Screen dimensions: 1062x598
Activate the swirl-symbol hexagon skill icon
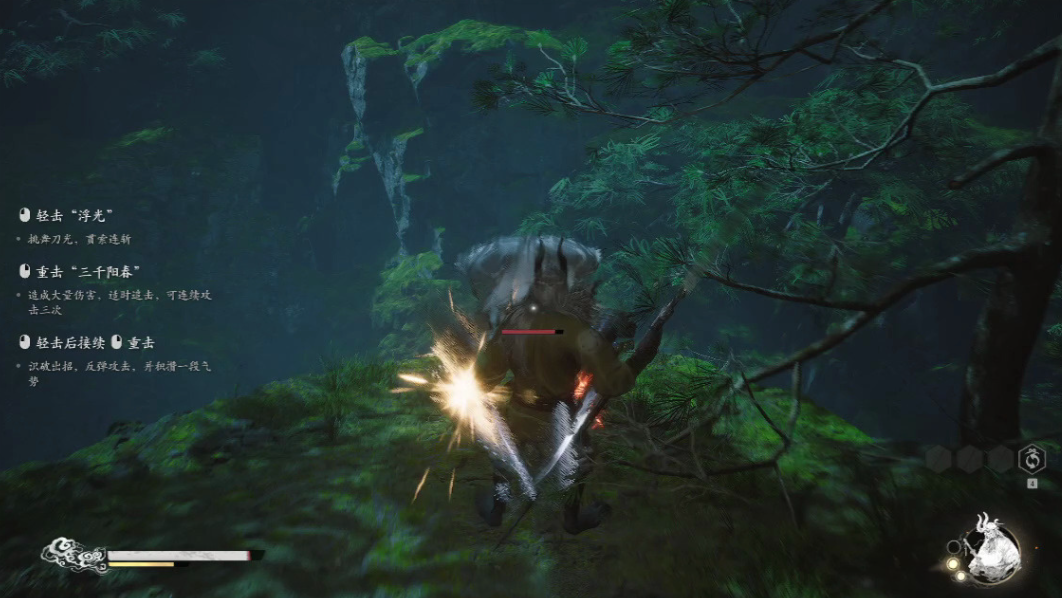pos(1031,459)
